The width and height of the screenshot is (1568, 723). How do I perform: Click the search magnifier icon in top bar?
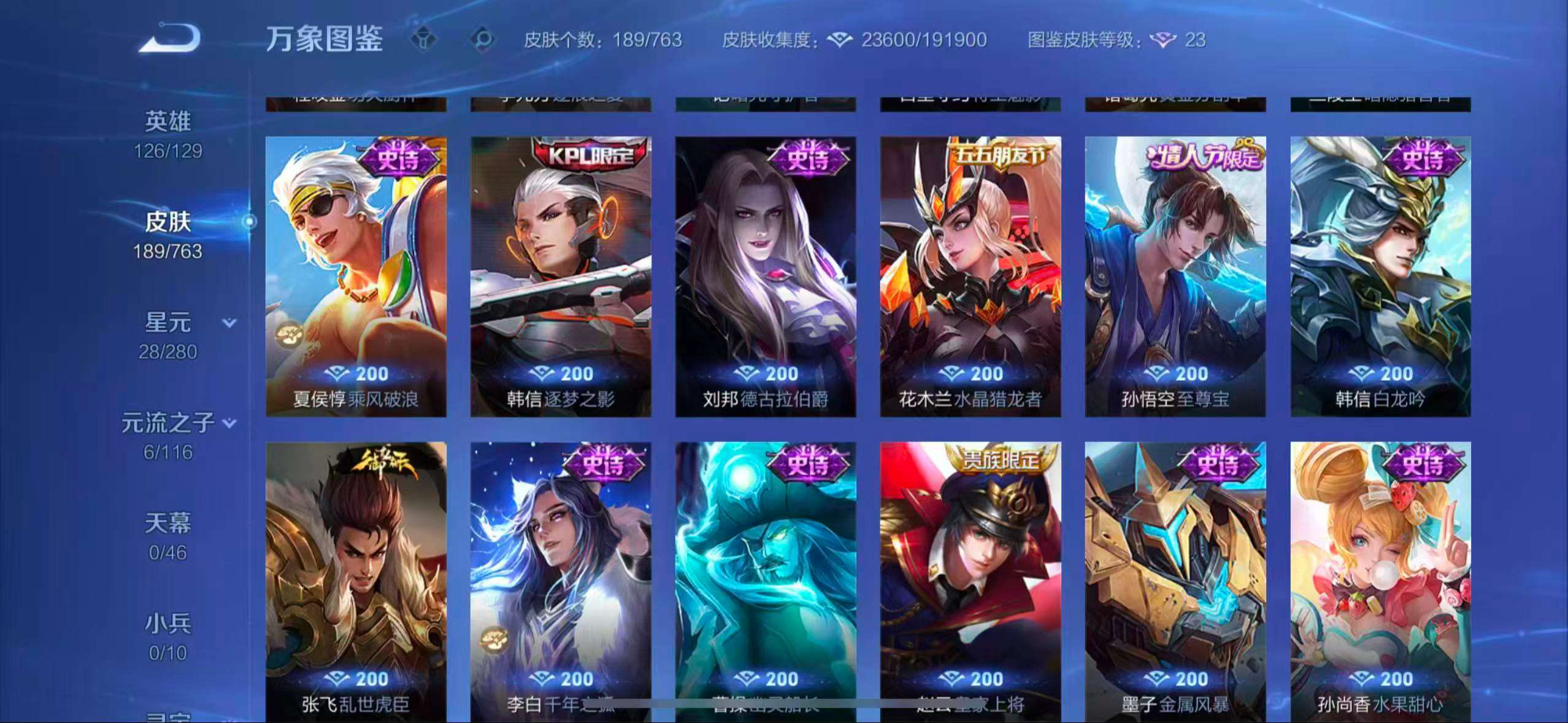point(484,40)
